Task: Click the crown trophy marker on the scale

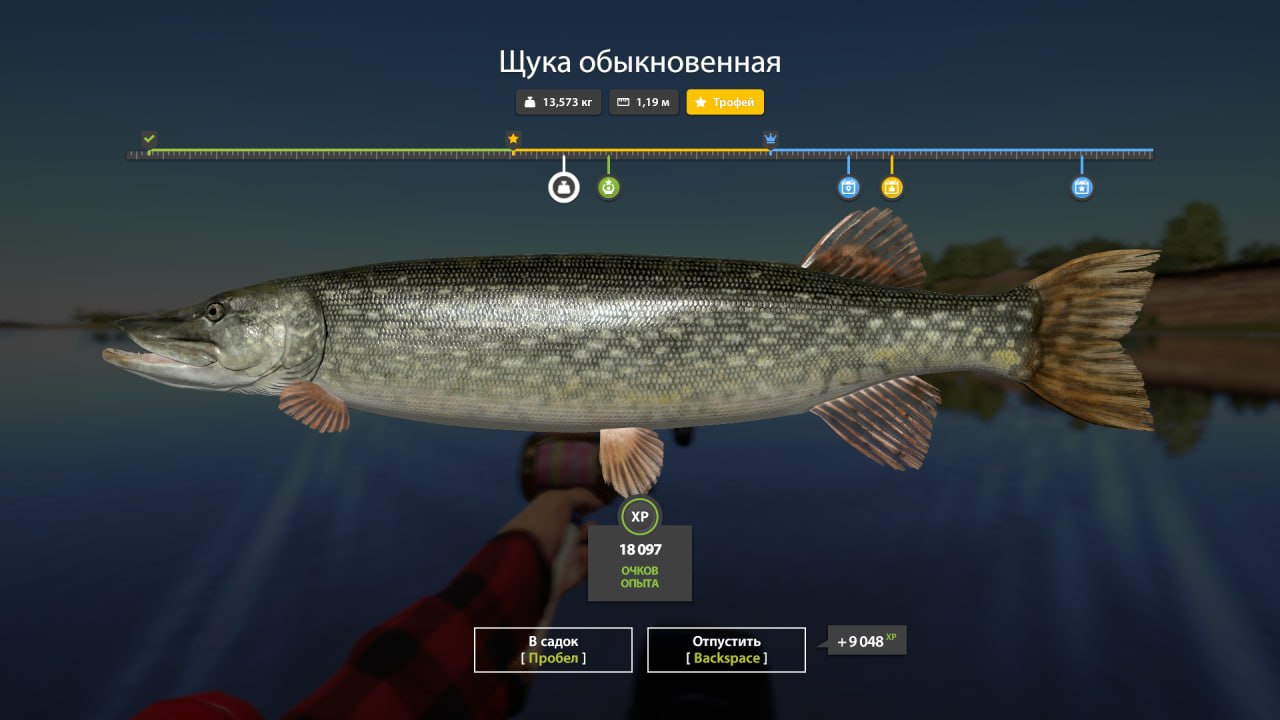Action: point(769,138)
